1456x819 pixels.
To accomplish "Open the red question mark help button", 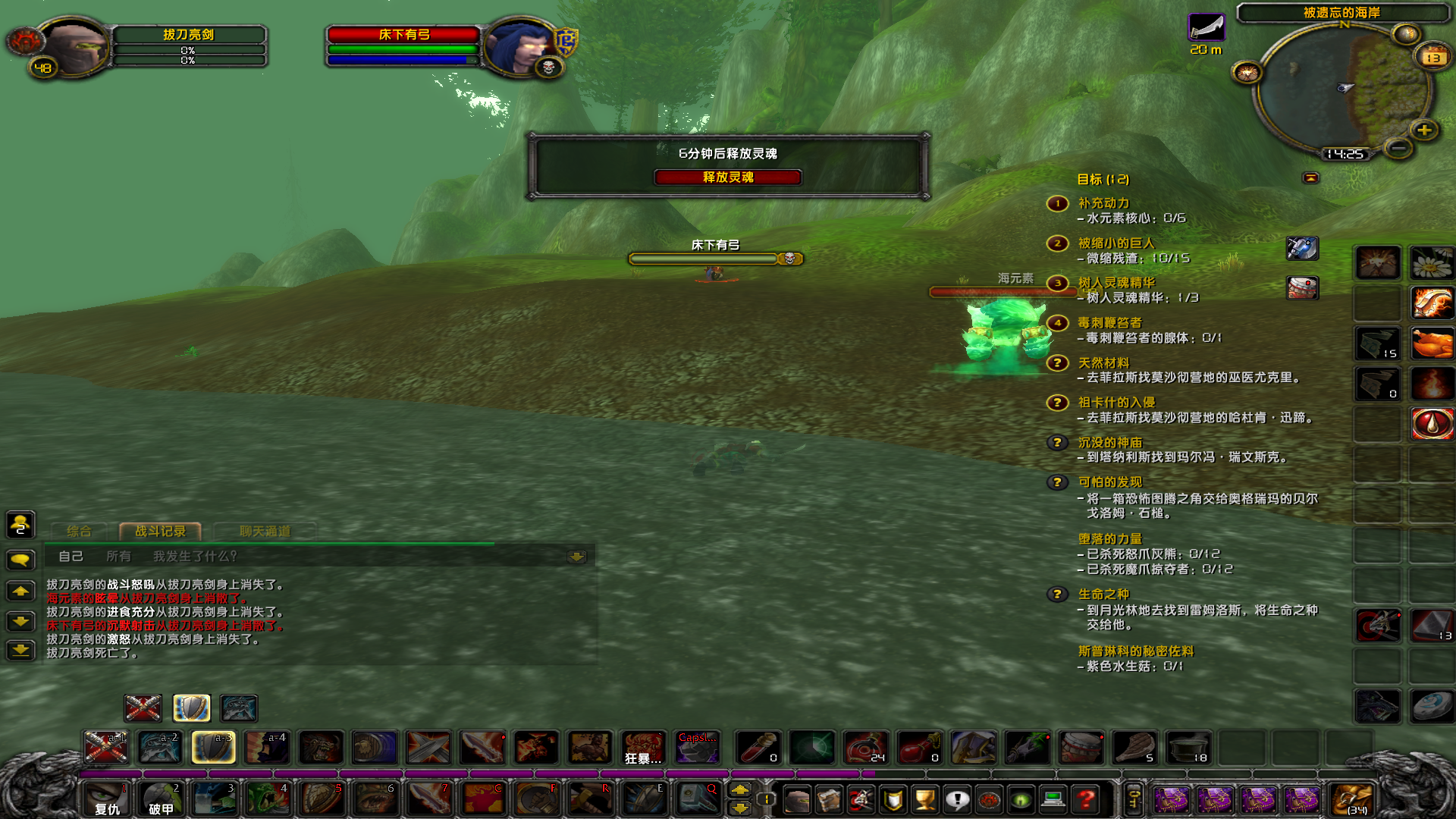I will click(x=1086, y=799).
